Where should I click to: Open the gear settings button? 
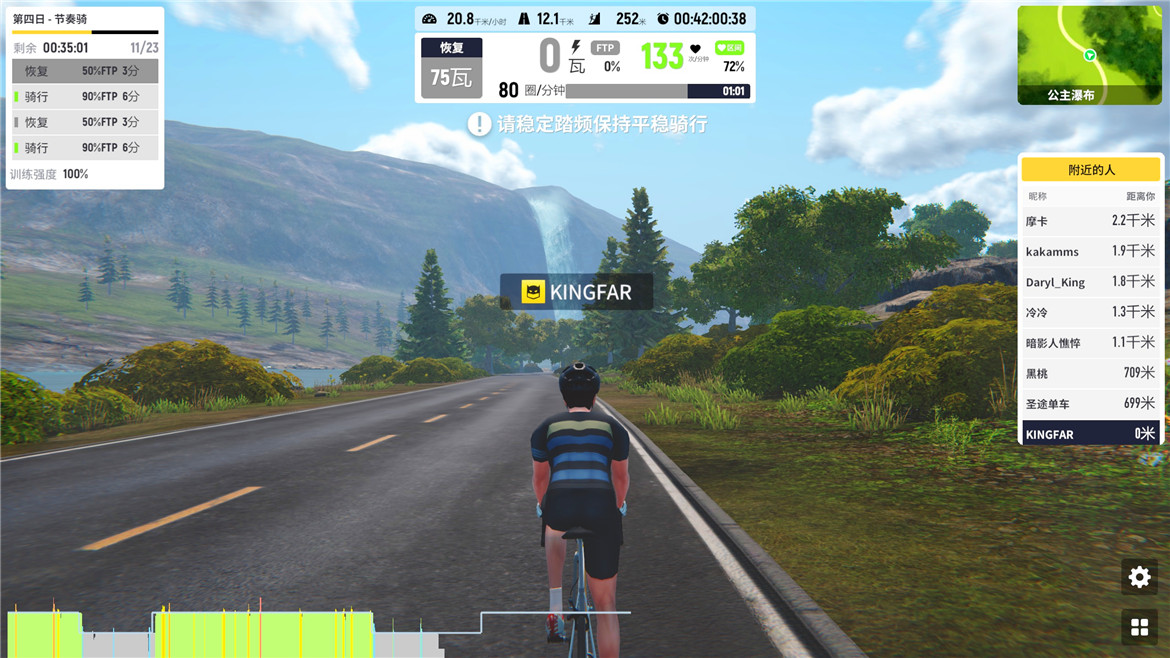pyautogui.click(x=1139, y=577)
